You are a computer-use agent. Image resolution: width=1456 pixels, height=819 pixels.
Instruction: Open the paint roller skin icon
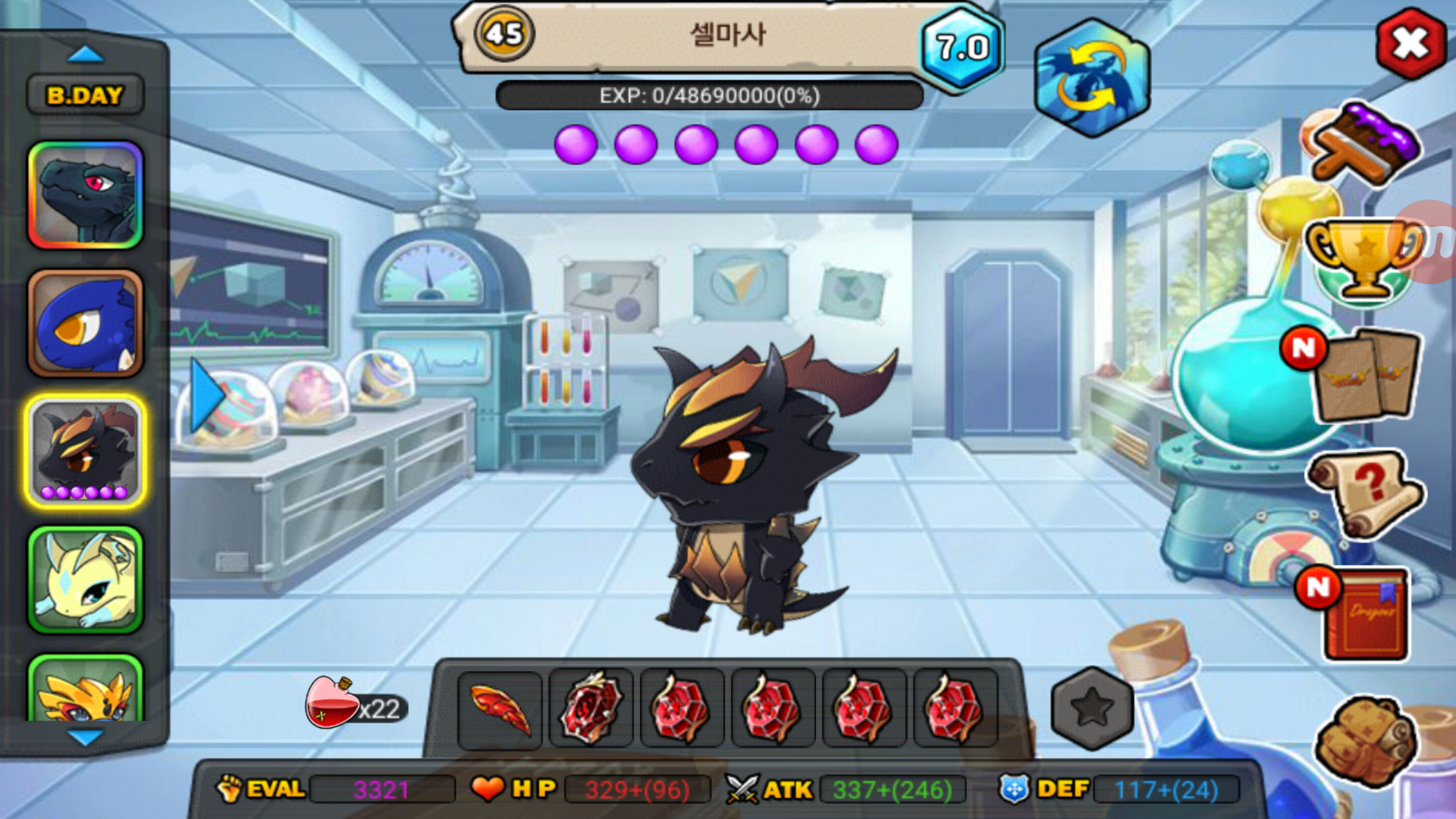point(1365,144)
